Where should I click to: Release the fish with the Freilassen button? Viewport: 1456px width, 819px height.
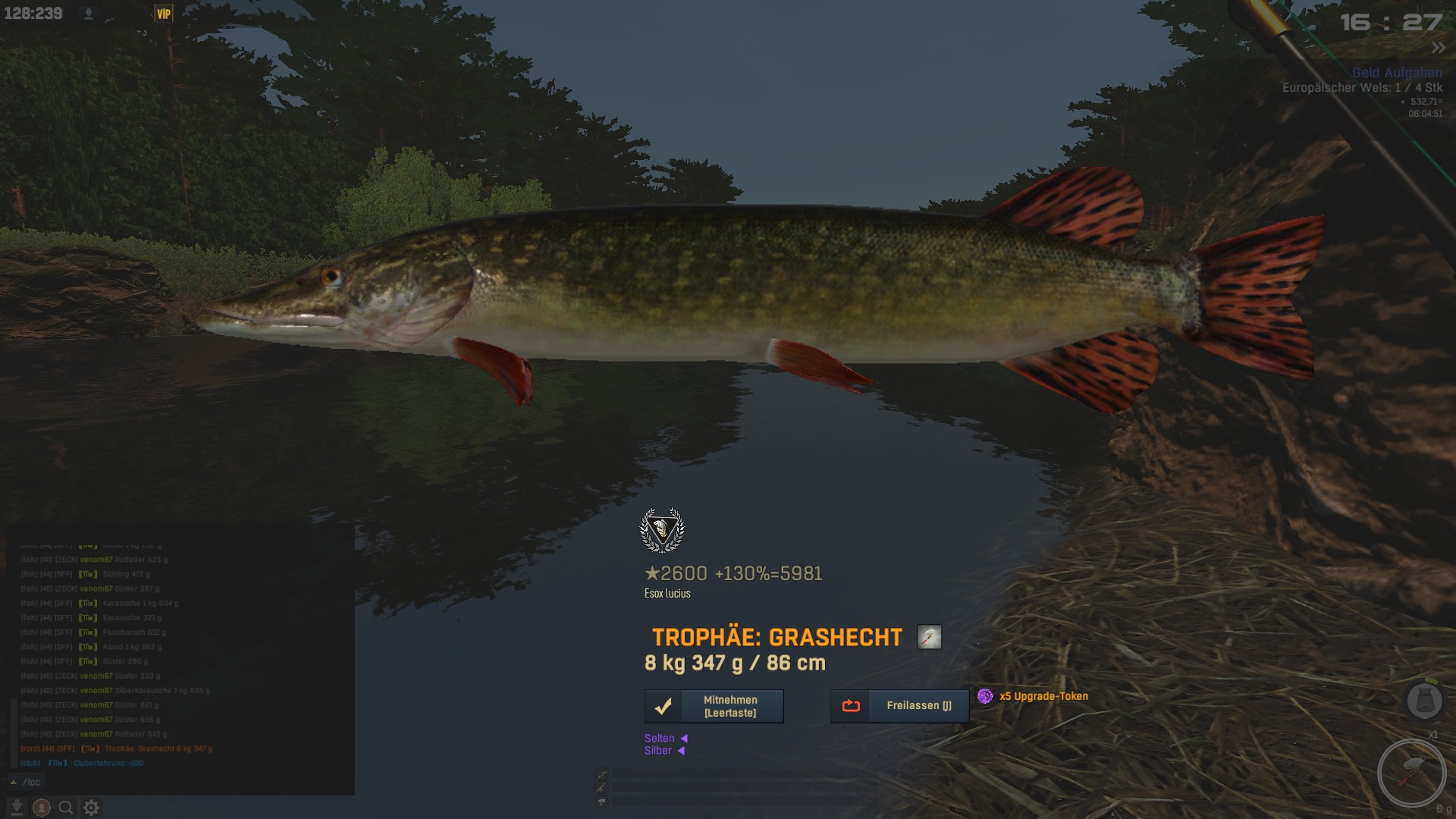coord(899,706)
